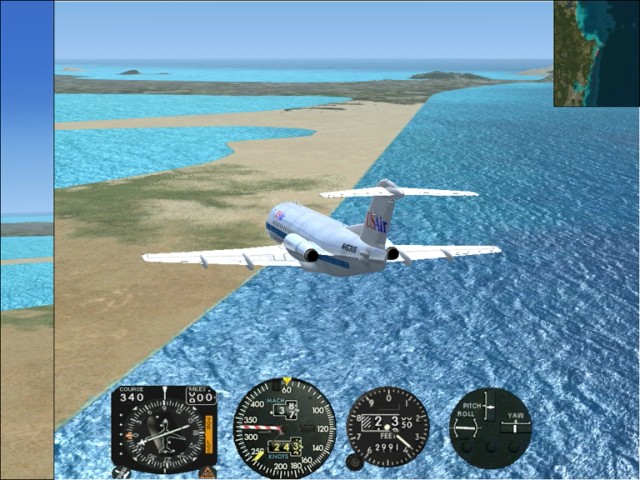Click the HSI compass instrument
The width and height of the screenshot is (640, 480).
coord(163,429)
